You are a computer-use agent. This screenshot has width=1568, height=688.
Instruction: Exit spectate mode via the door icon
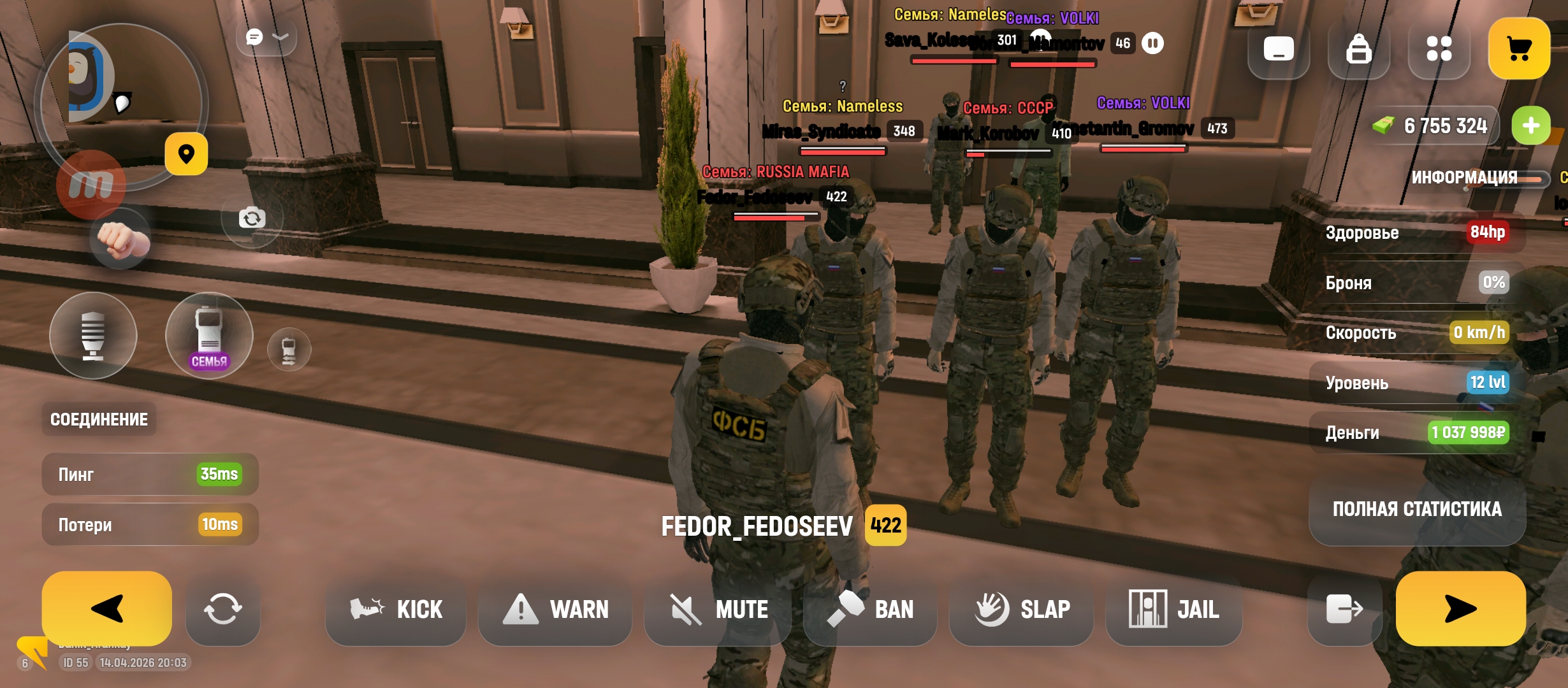click(x=1344, y=609)
